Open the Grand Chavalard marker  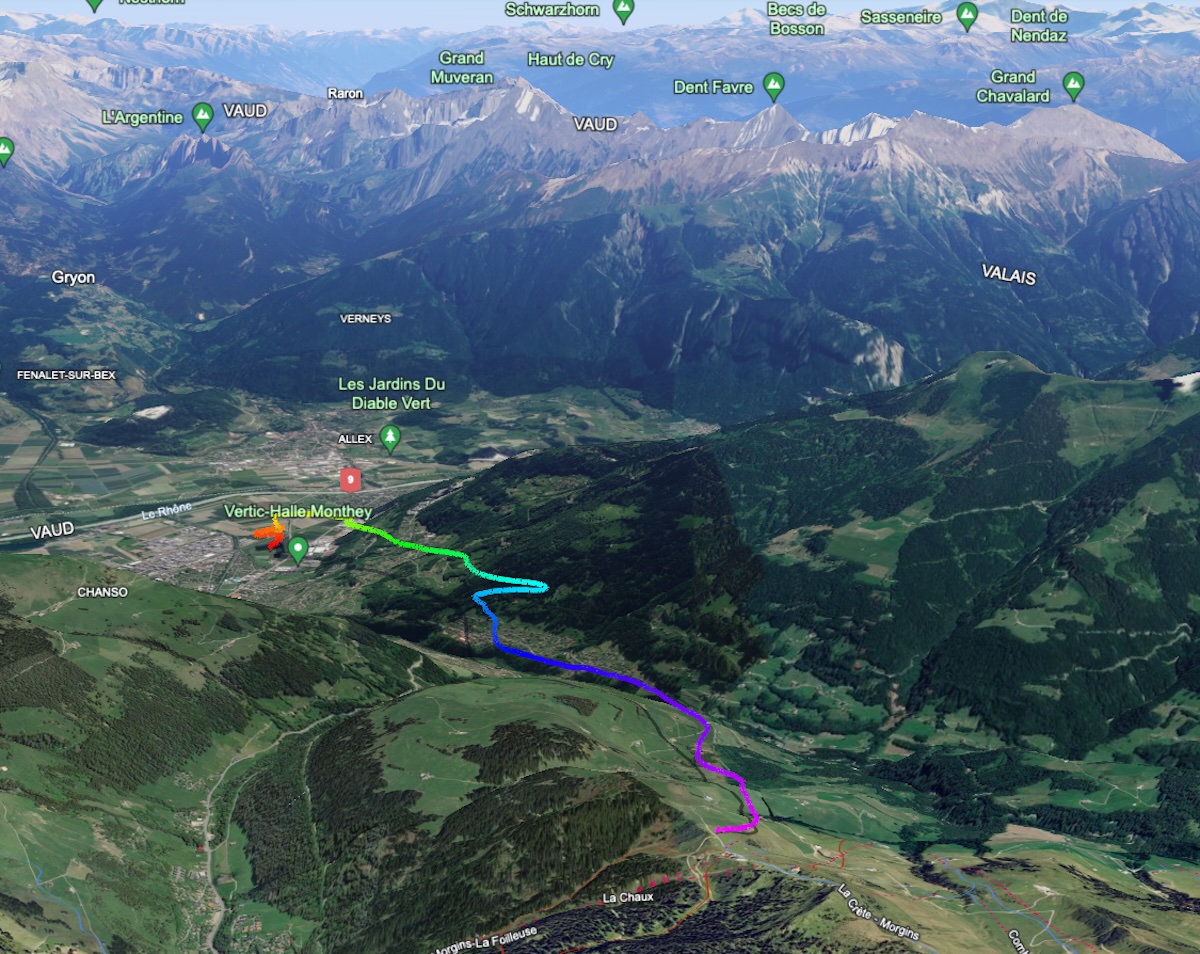(1073, 86)
